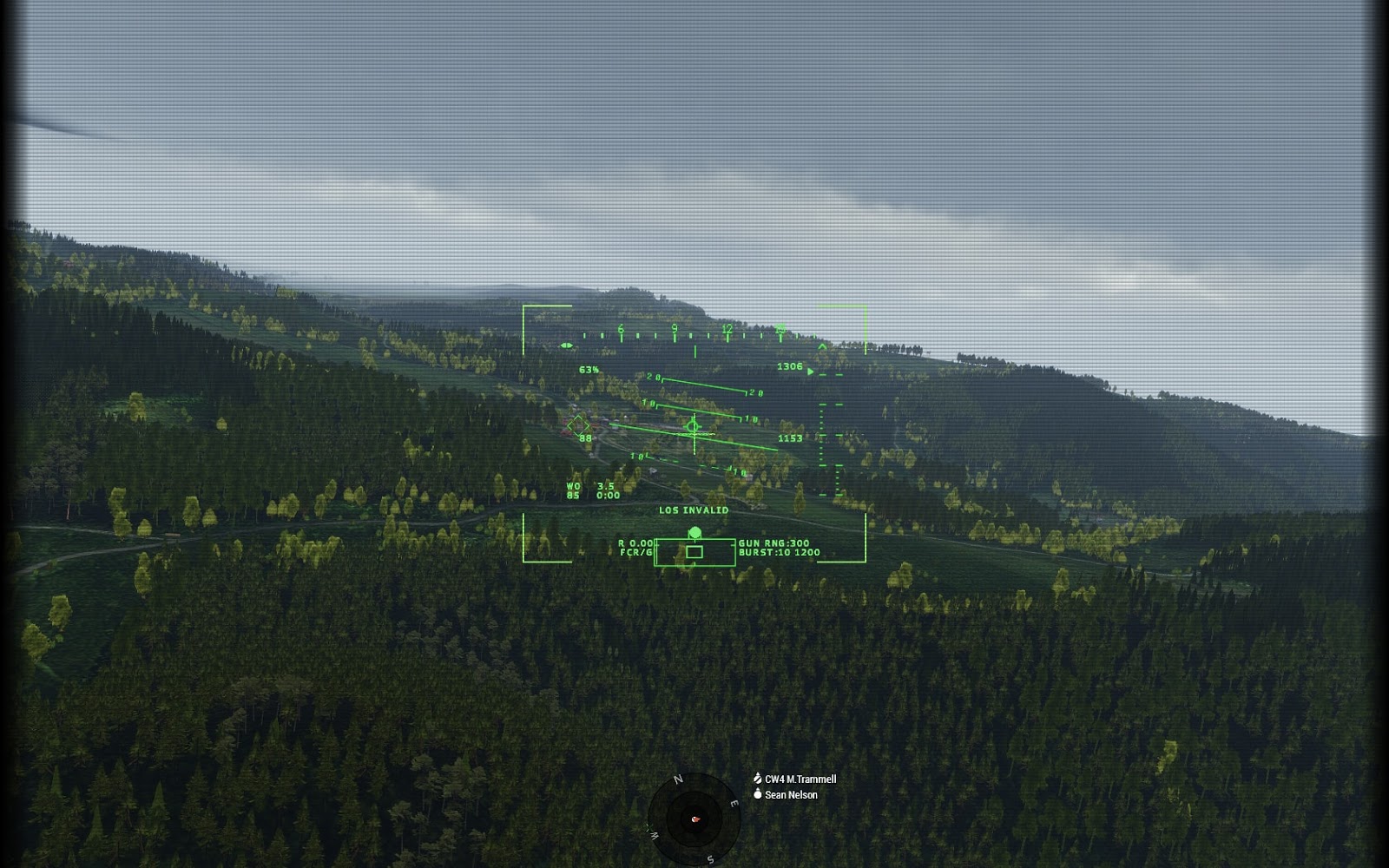The width and height of the screenshot is (1389, 868).
Task: Toggle the FCR/G weapon mode indicator
Action: [x=635, y=550]
